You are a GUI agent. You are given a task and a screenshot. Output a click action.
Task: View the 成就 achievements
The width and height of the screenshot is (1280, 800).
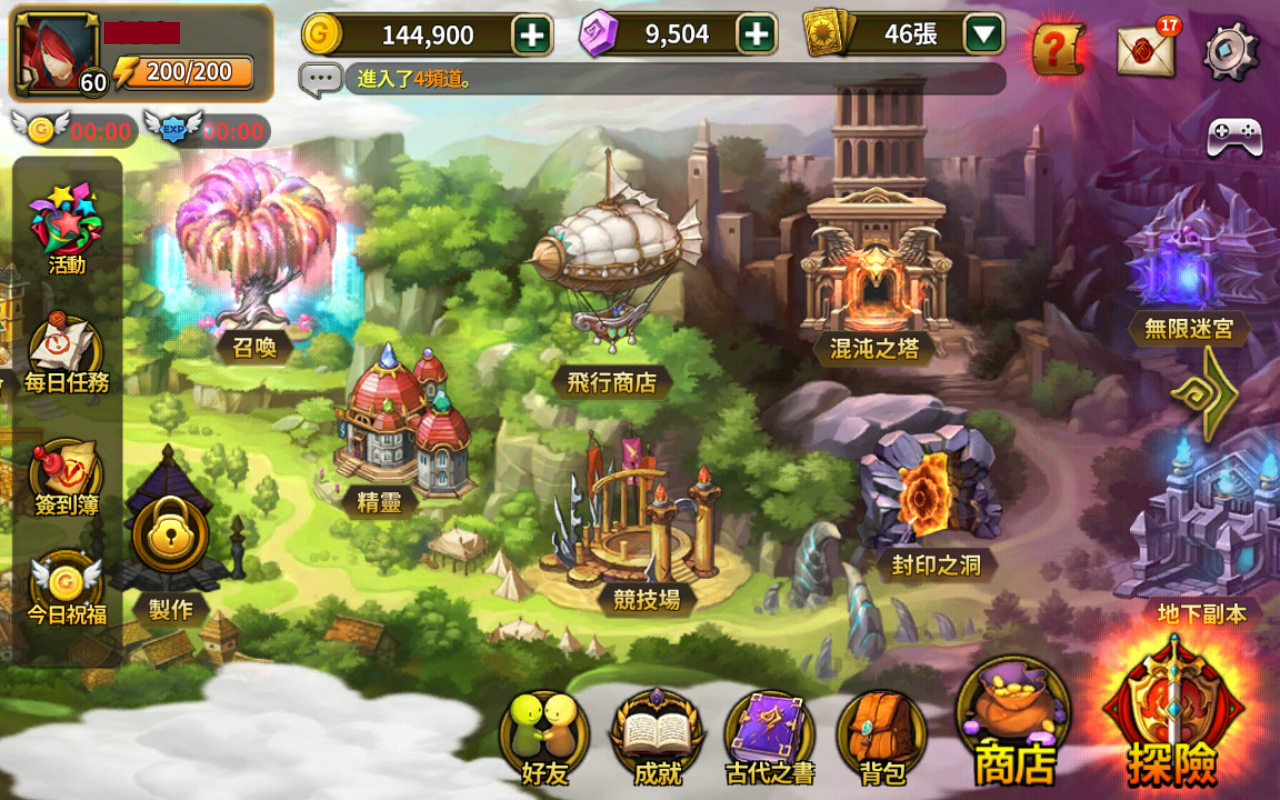tap(657, 735)
